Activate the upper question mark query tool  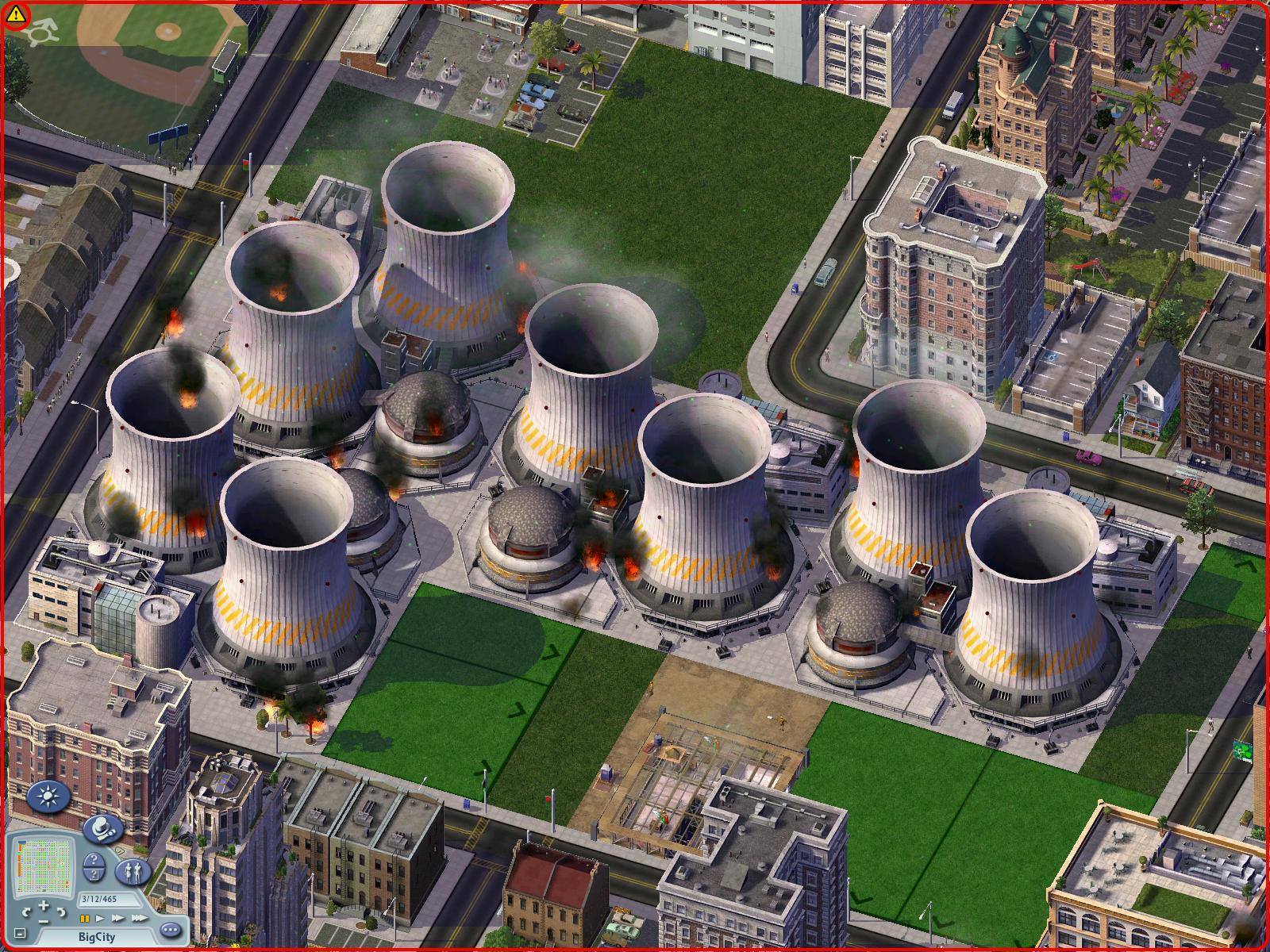[93, 859]
